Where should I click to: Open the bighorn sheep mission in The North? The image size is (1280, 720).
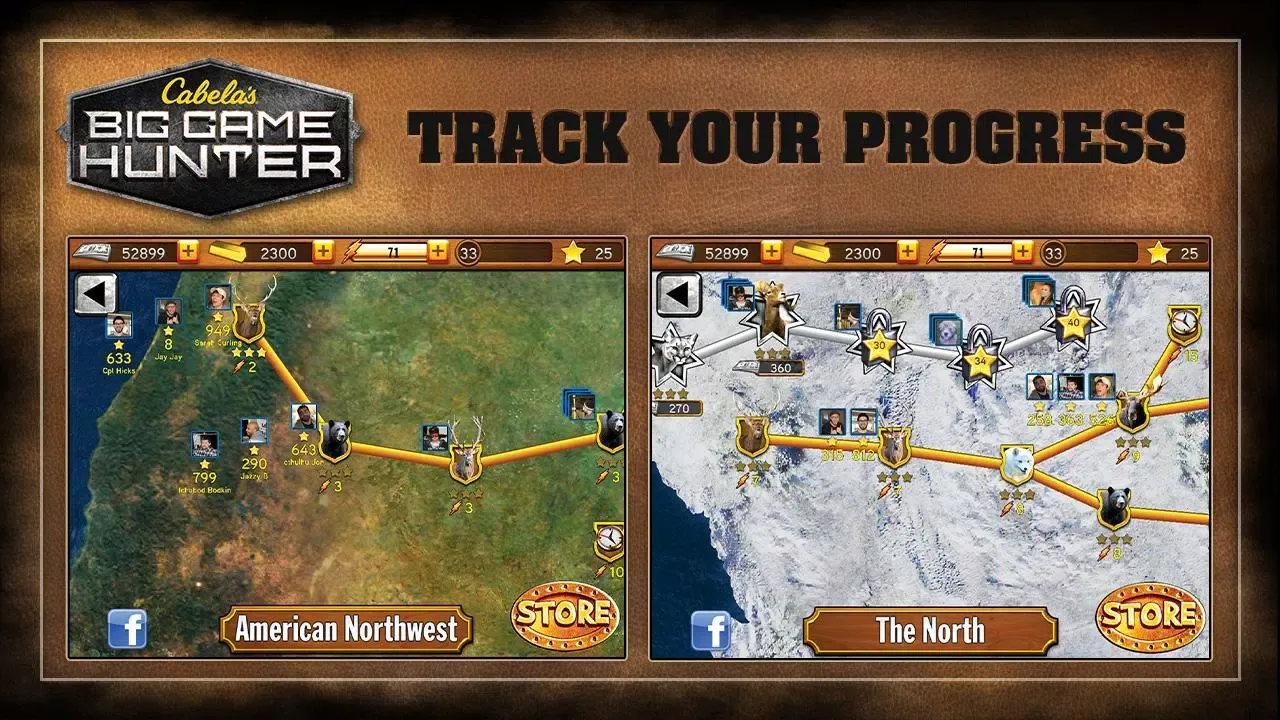(772, 320)
